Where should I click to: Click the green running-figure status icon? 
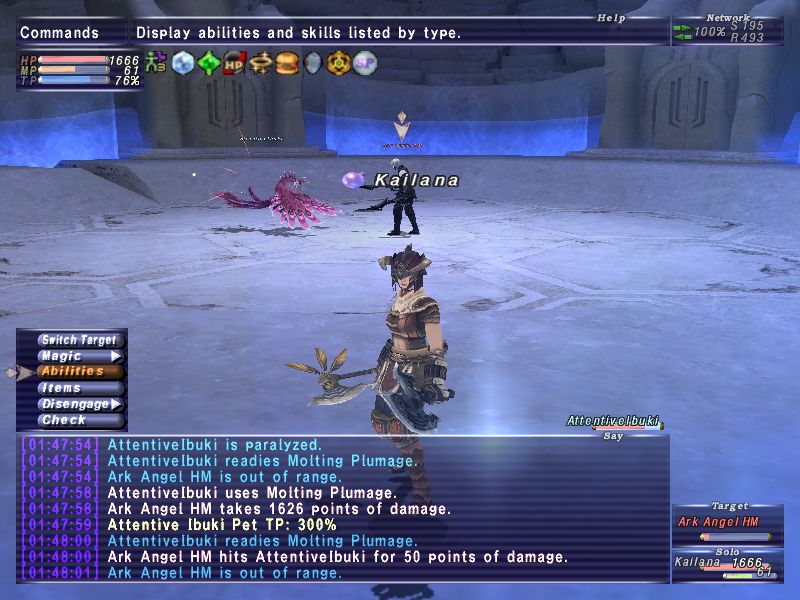coord(156,62)
